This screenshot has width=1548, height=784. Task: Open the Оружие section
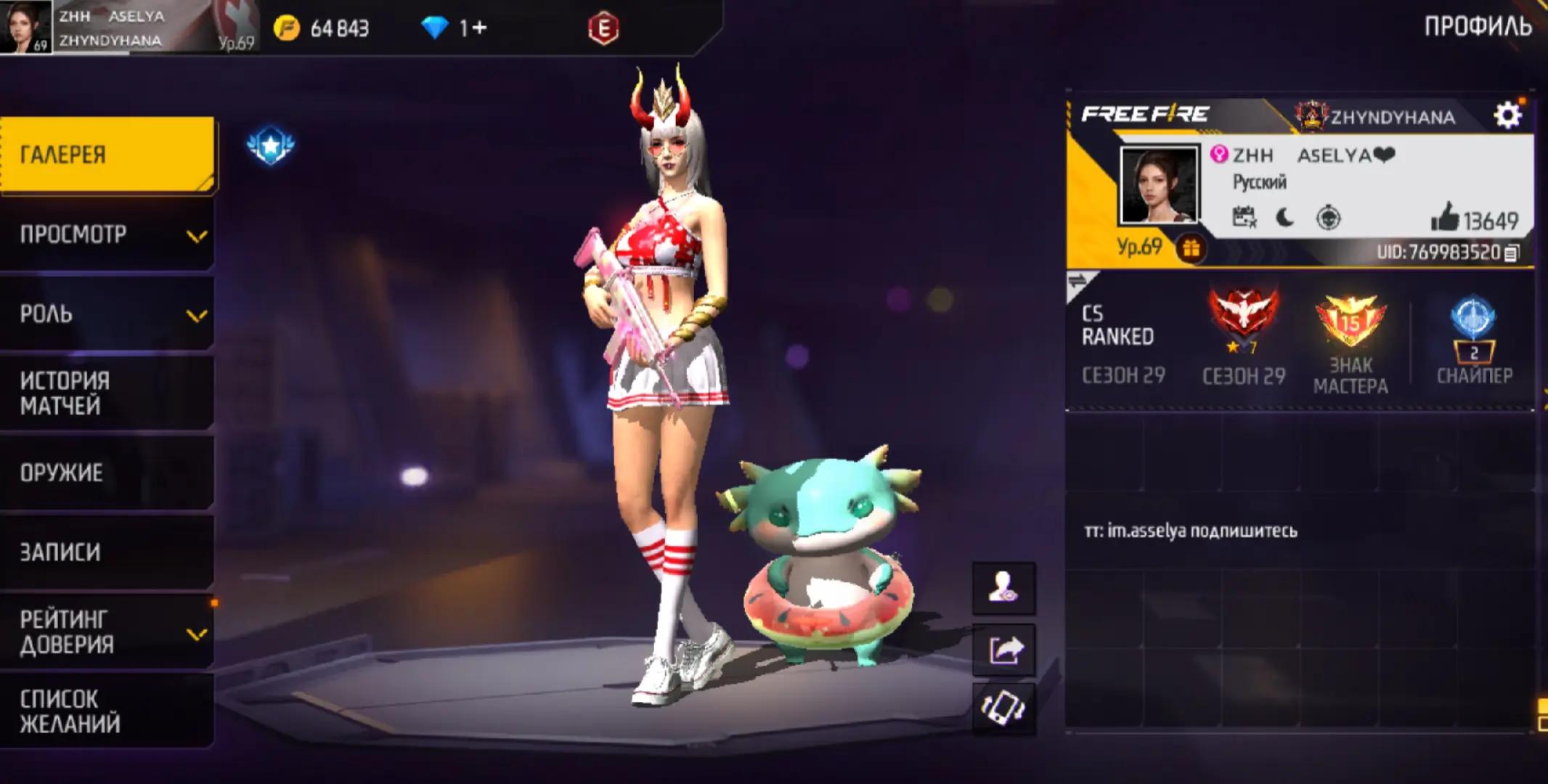107,473
